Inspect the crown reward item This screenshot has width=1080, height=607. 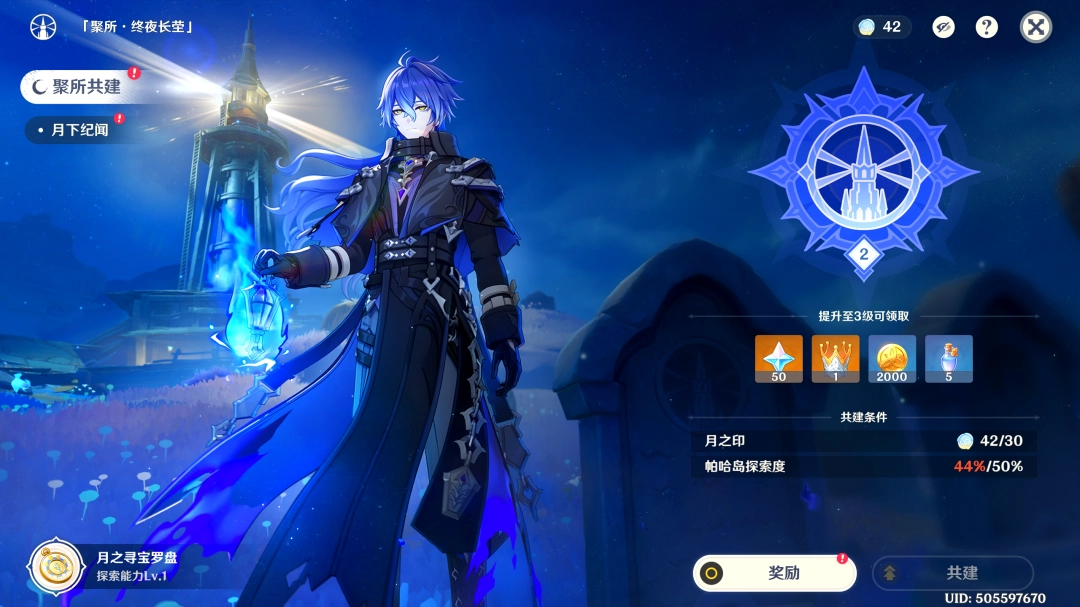point(835,359)
